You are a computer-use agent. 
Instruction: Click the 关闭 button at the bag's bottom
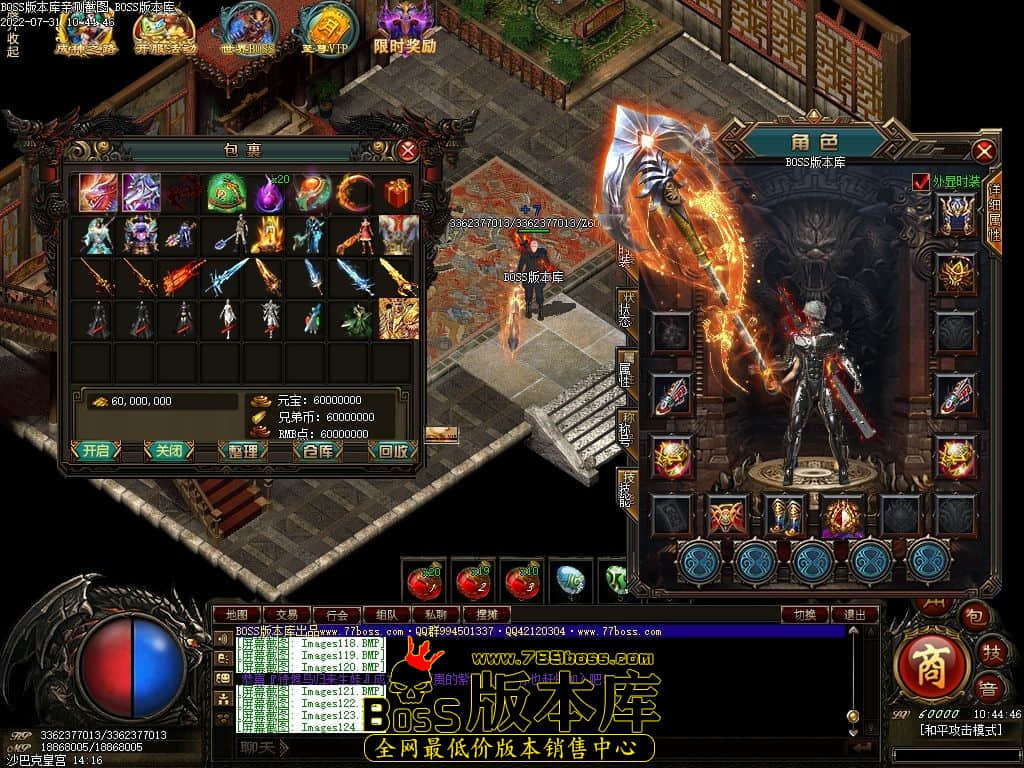[x=169, y=451]
